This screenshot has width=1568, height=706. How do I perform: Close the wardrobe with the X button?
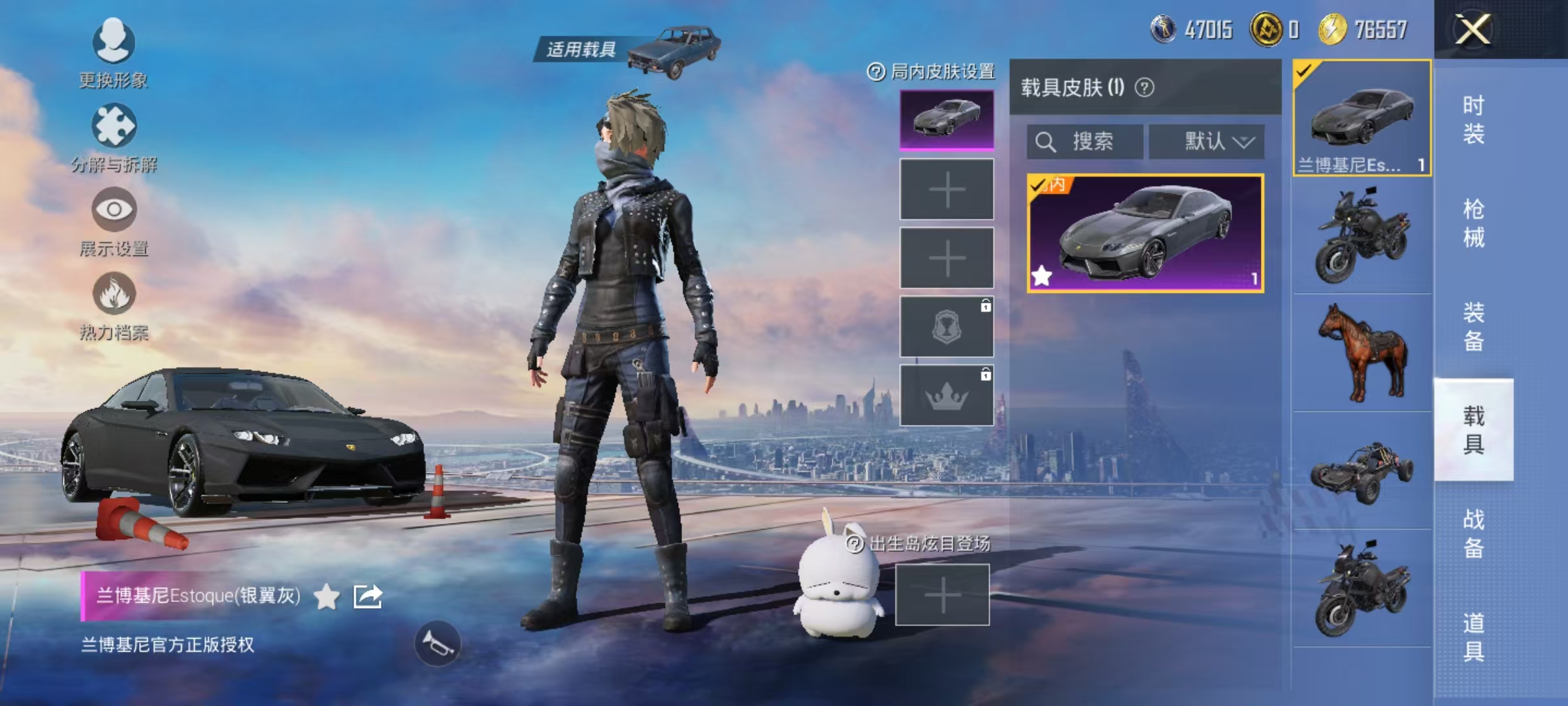1473,29
